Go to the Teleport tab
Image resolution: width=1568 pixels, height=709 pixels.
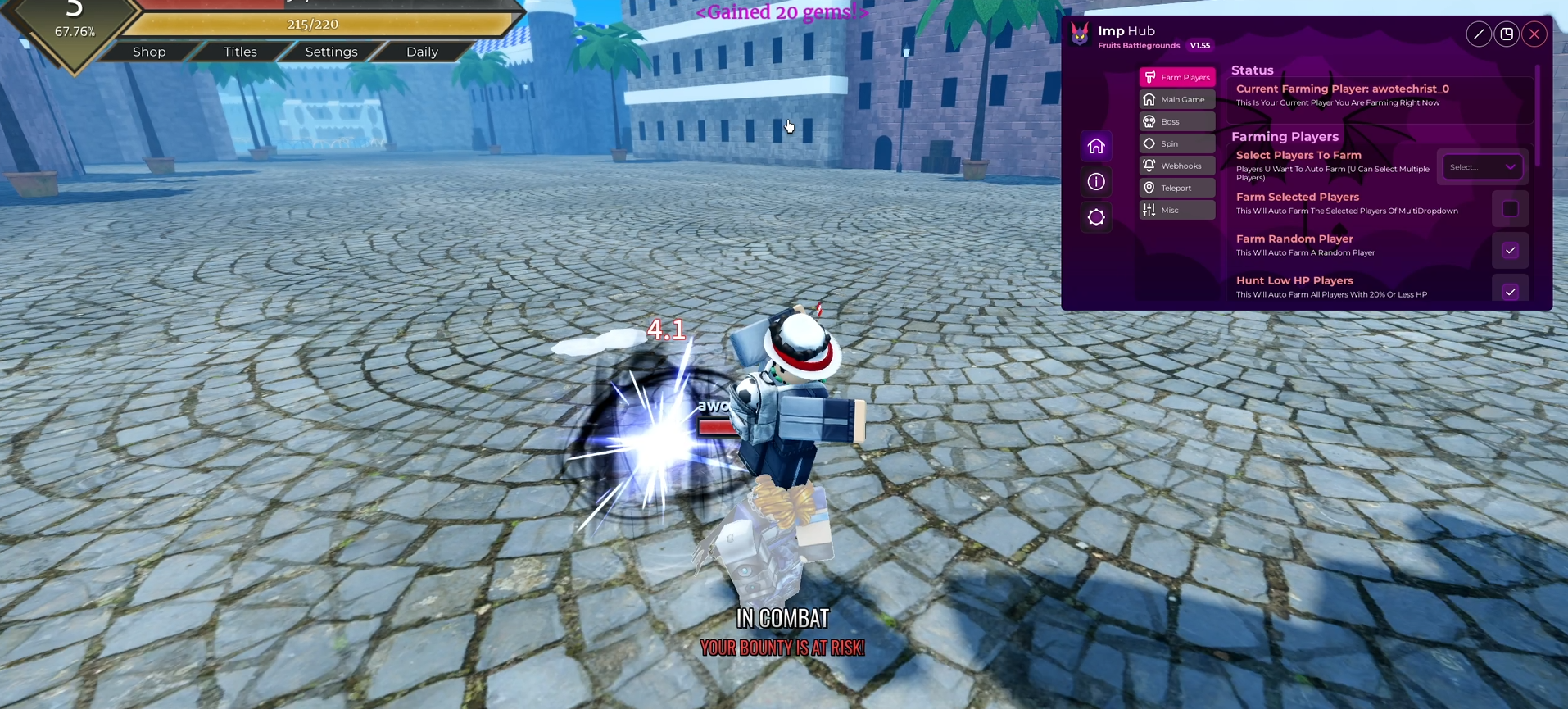(1176, 188)
